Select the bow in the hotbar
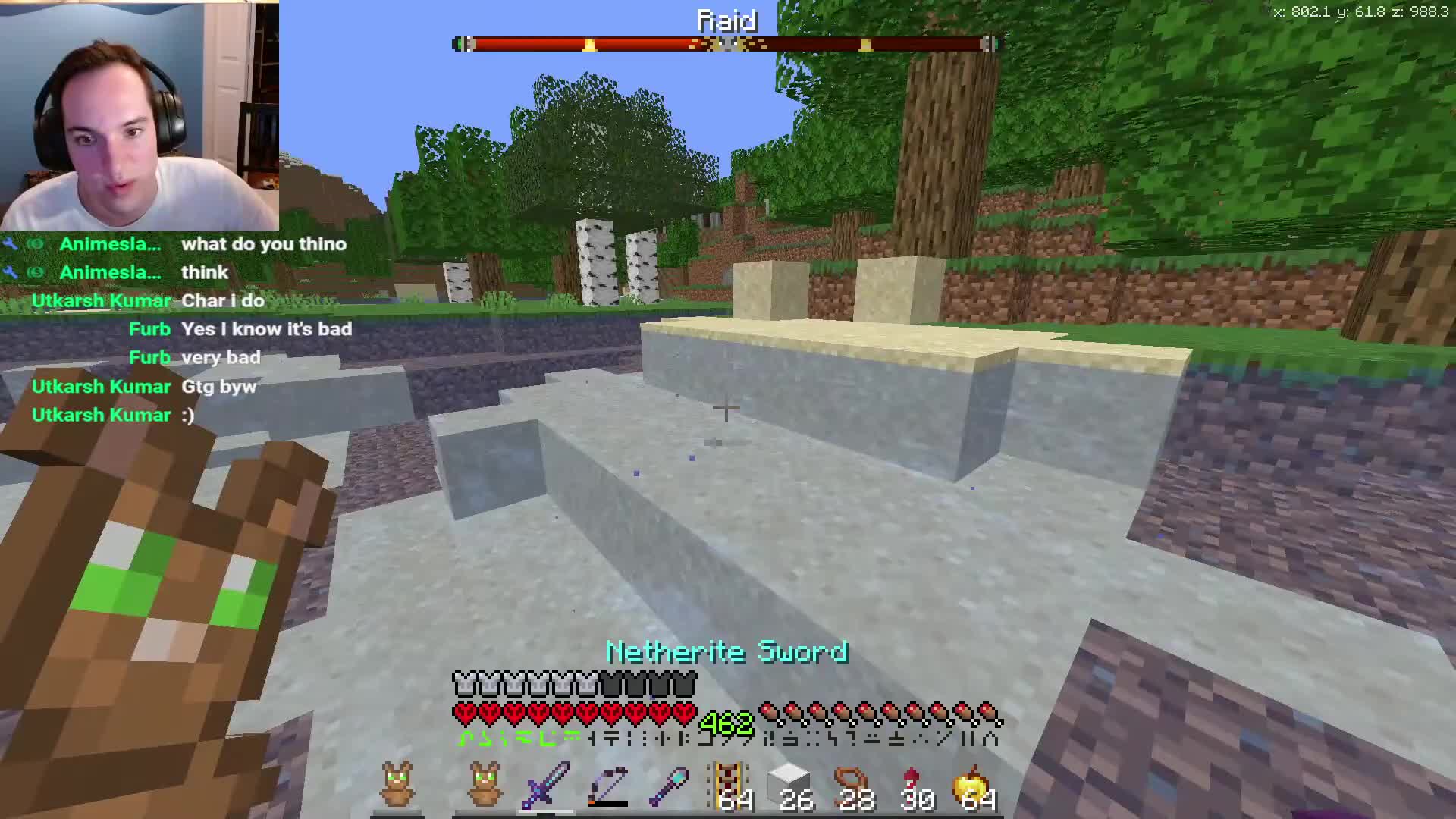Image resolution: width=1456 pixels, height=819 pixels. tap(607, 785)
